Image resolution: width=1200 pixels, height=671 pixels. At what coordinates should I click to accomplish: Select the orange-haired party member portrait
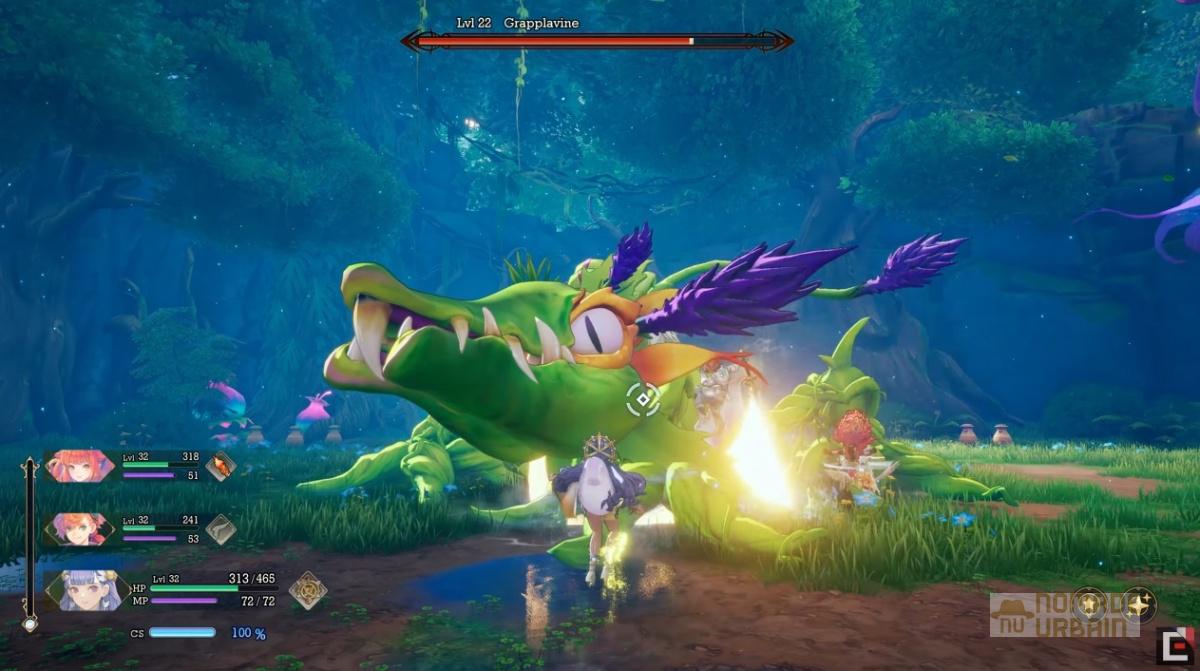coord(79,529)
